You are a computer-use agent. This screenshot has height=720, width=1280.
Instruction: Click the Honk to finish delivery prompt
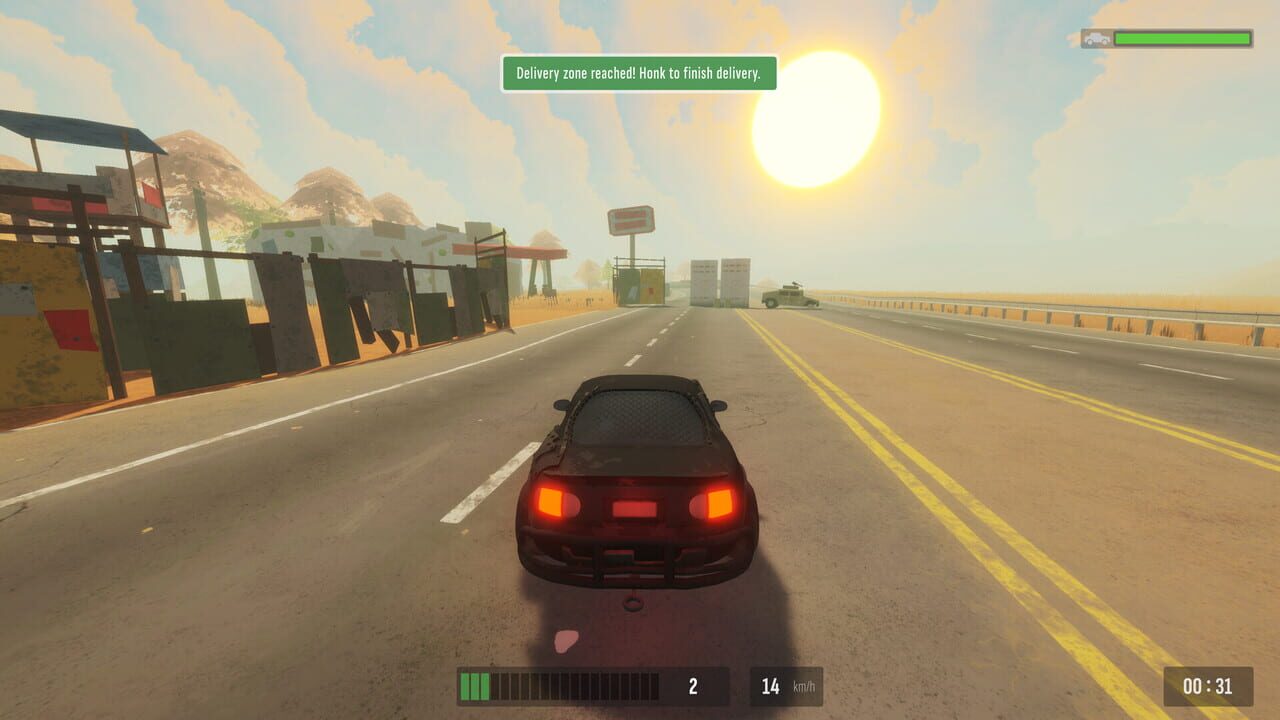(700, 75)
